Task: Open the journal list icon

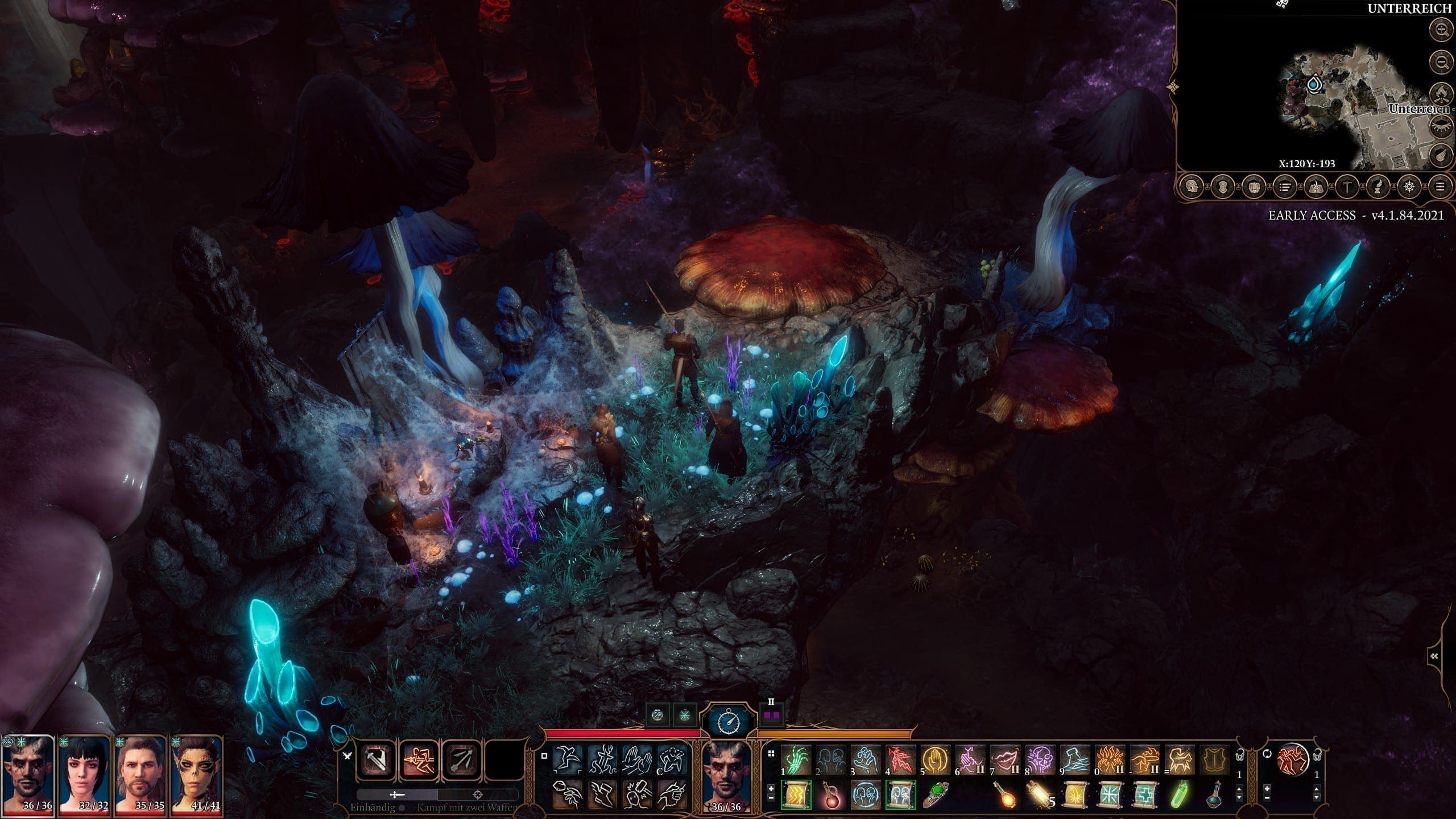Action: [x=1285, y=186]
